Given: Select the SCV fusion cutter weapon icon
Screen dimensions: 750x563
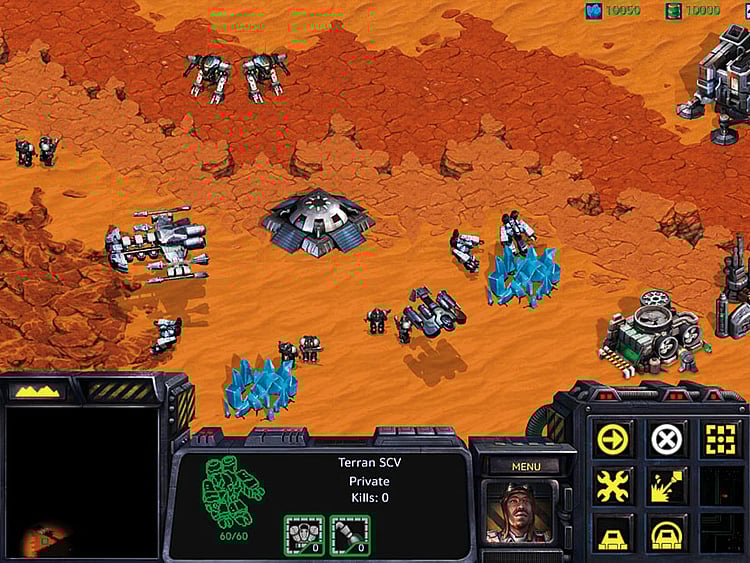Looking at the screenshot, I should pyautogui.click(x=350, y=535).
